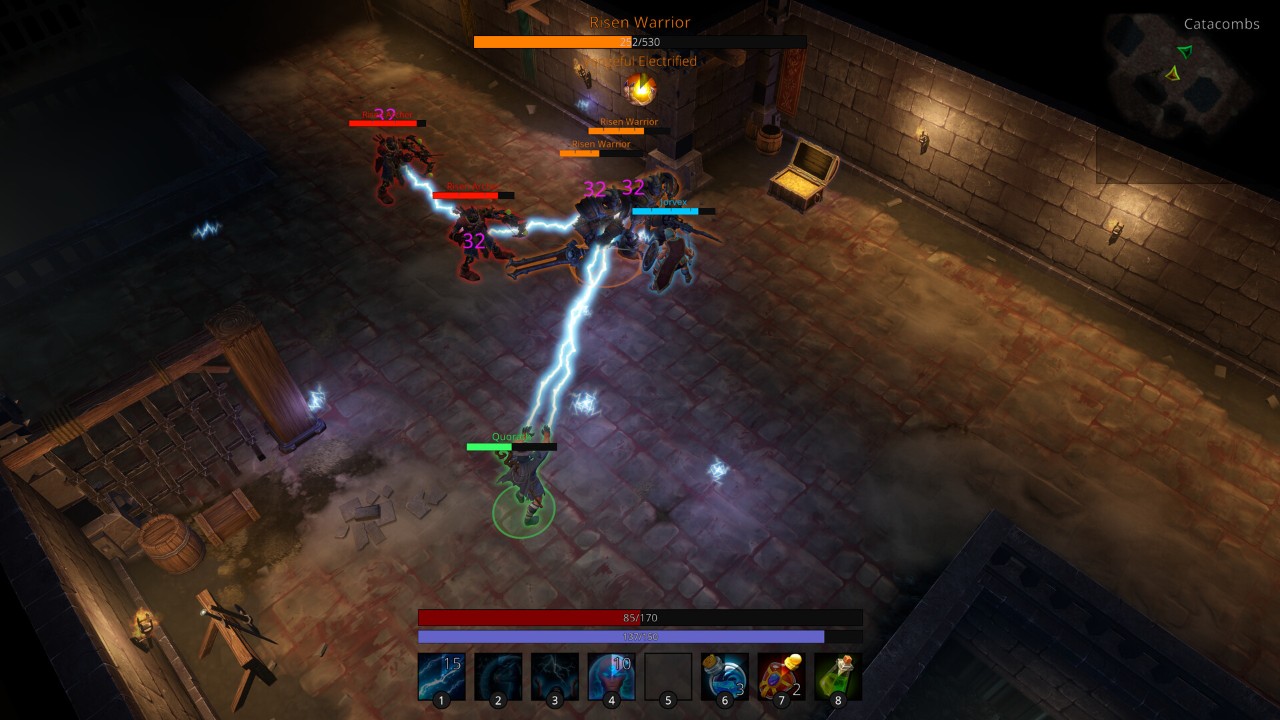Activate the chain lightning ability in slot 1
Viewport: 1280px width, 720px height.
(x=441, y=676)
